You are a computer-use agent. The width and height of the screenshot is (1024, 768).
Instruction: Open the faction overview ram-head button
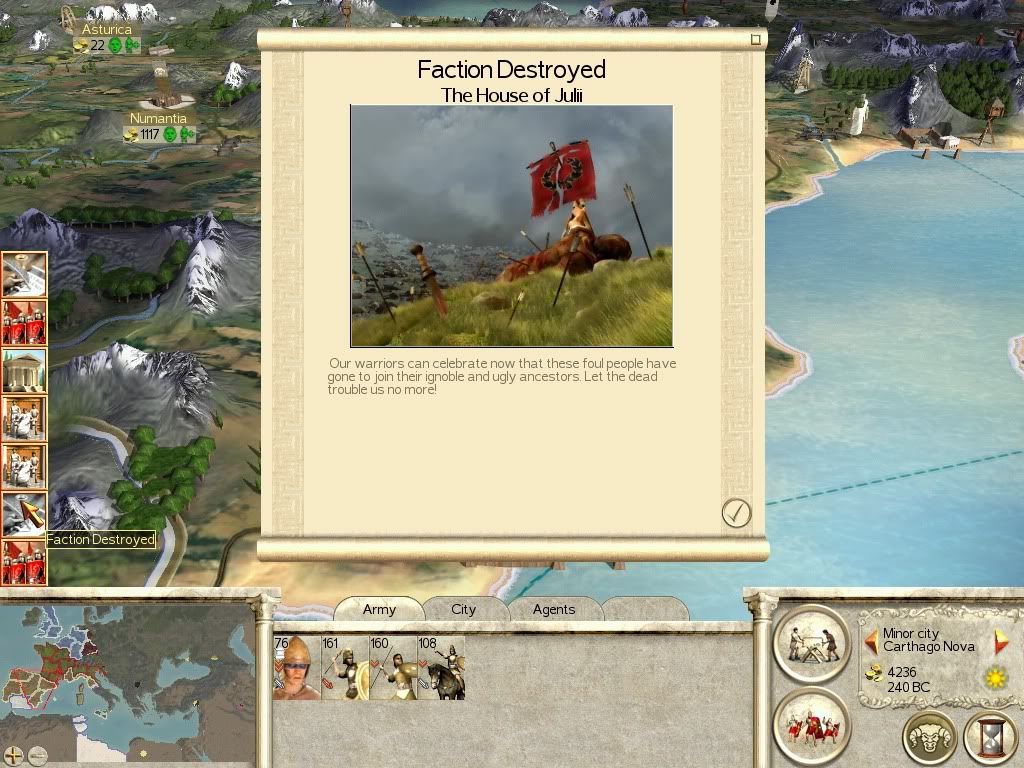pos(929,738)
